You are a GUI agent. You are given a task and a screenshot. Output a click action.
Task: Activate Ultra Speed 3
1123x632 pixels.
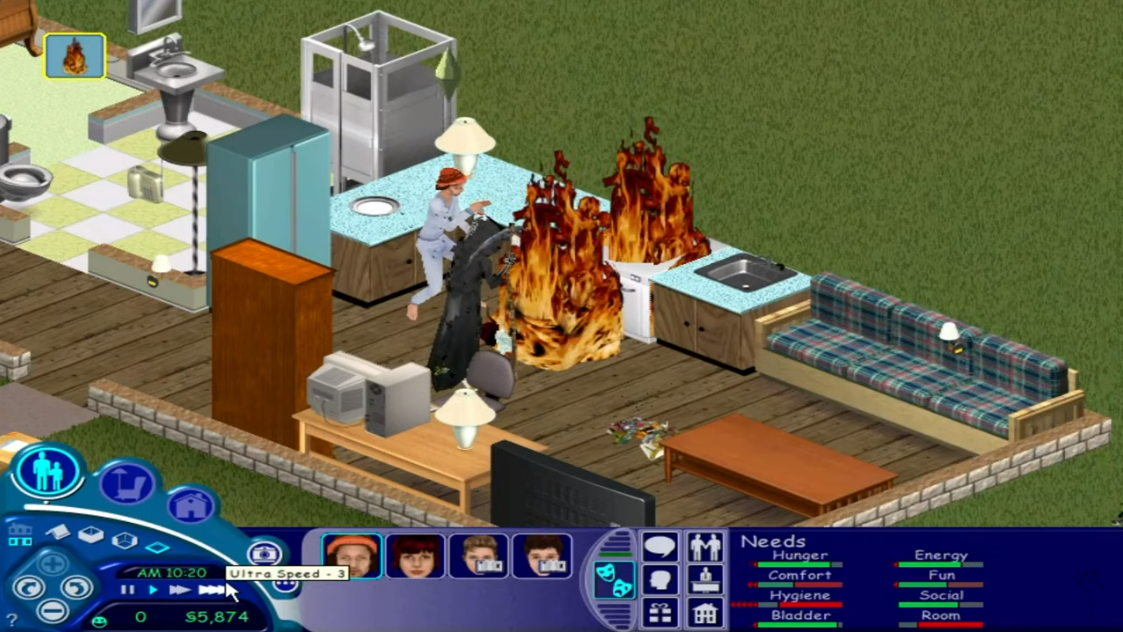click(211, 591)
